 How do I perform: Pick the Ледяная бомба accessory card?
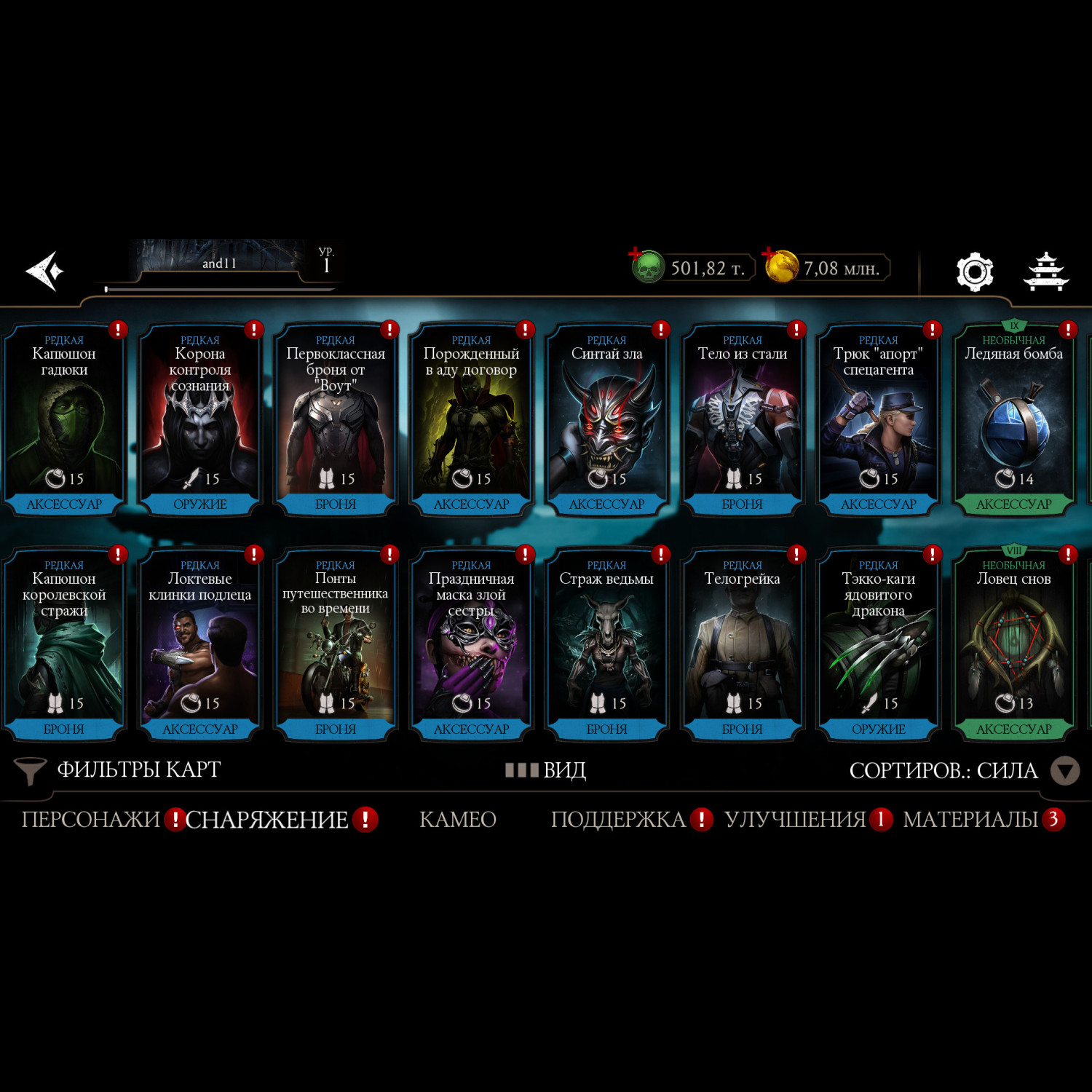coord(1014,419)
